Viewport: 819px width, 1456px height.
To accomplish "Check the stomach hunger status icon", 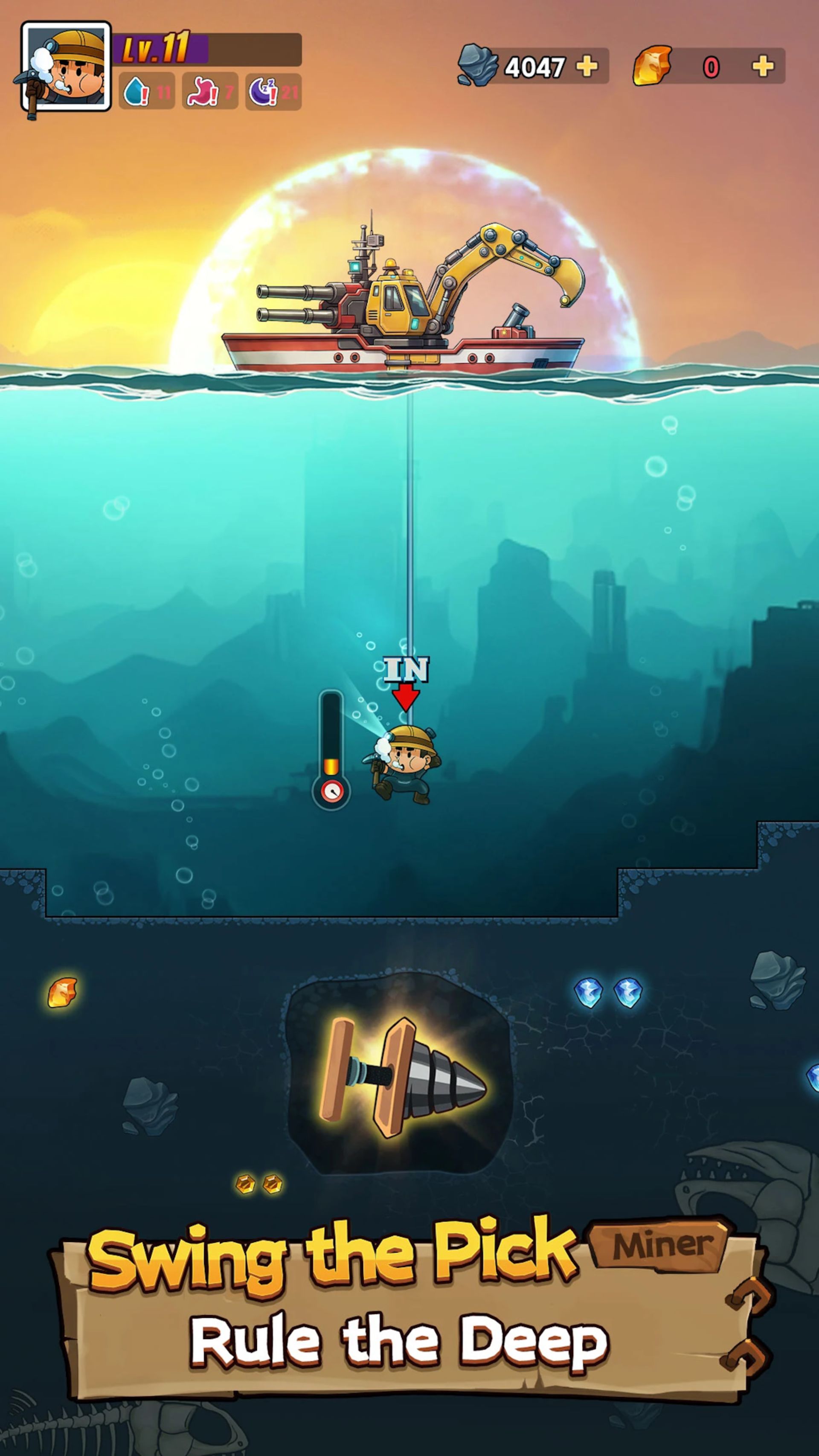I will pyautogui.click(x=202, y=92).
